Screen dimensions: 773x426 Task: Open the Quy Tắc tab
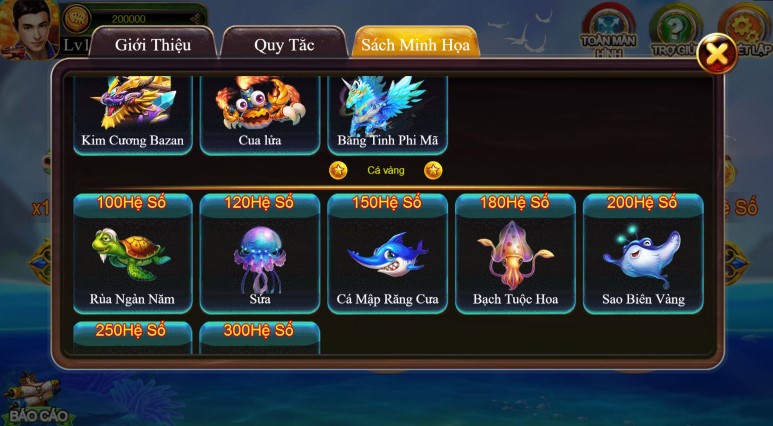[283, 45]
